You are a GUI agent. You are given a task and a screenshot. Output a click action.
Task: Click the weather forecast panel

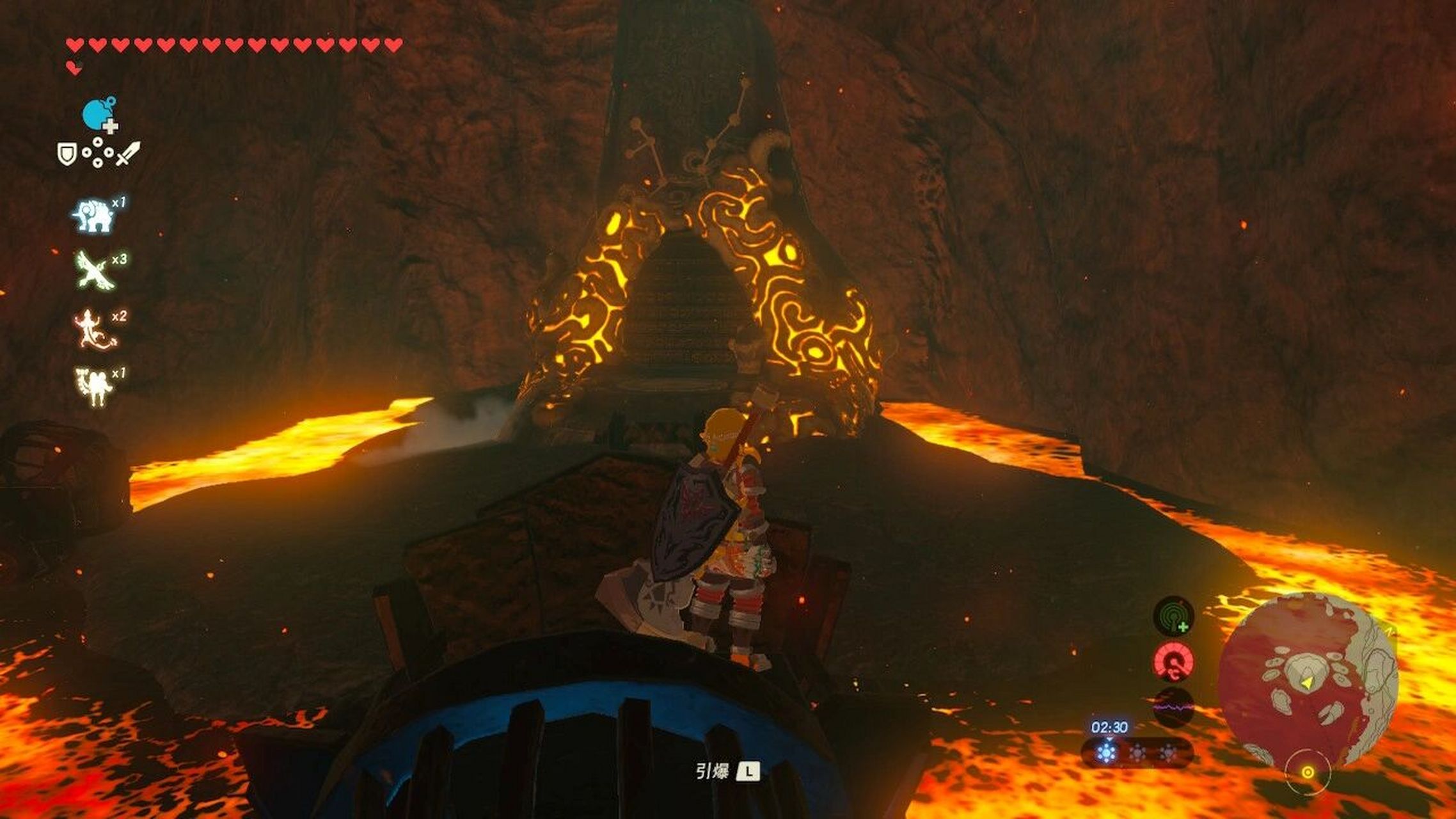1136,752
